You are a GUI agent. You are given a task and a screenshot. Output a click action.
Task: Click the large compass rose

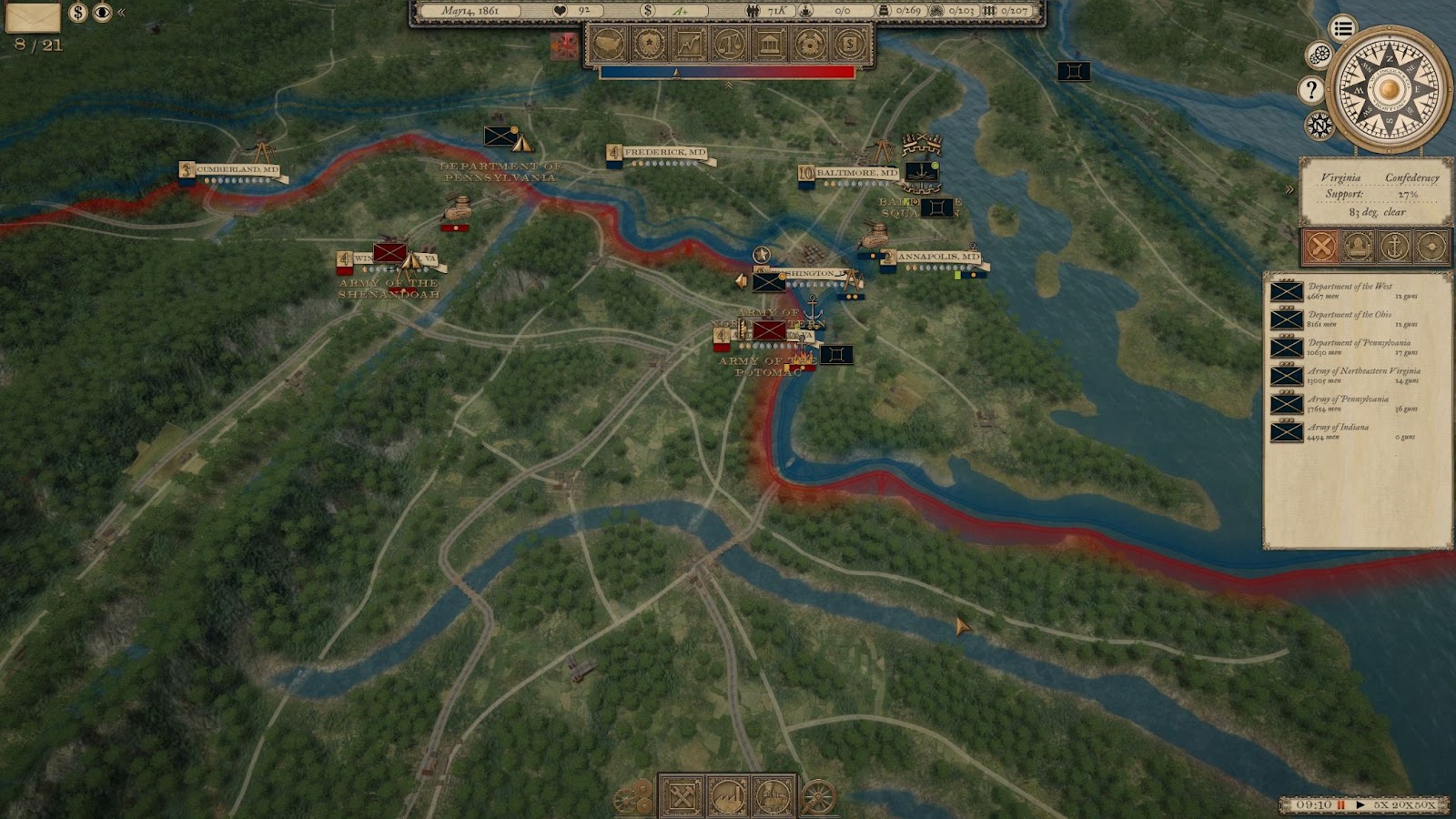(1388, 89)
